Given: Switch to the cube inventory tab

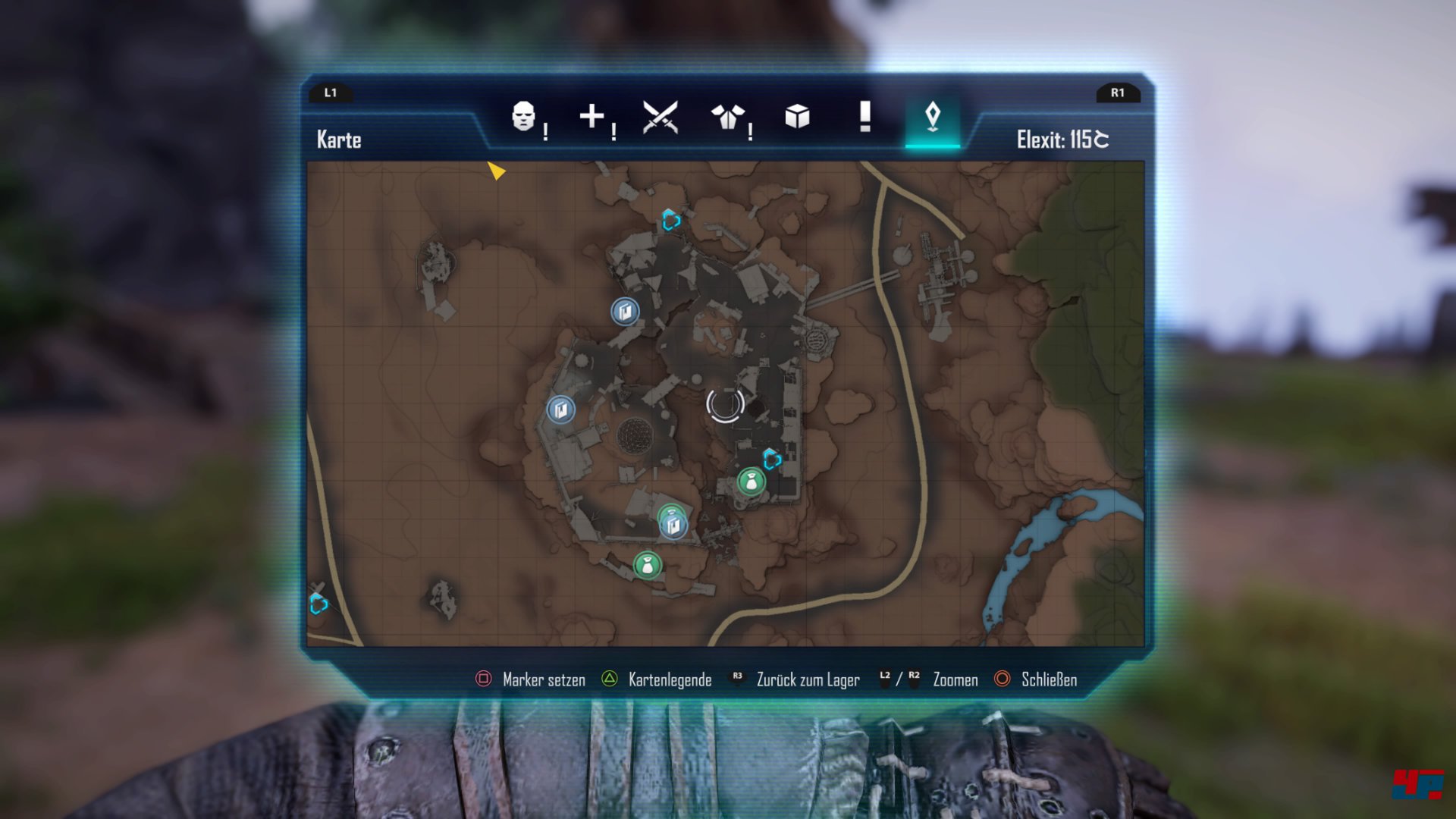Looking at the screenshot, I should [797, 117].
